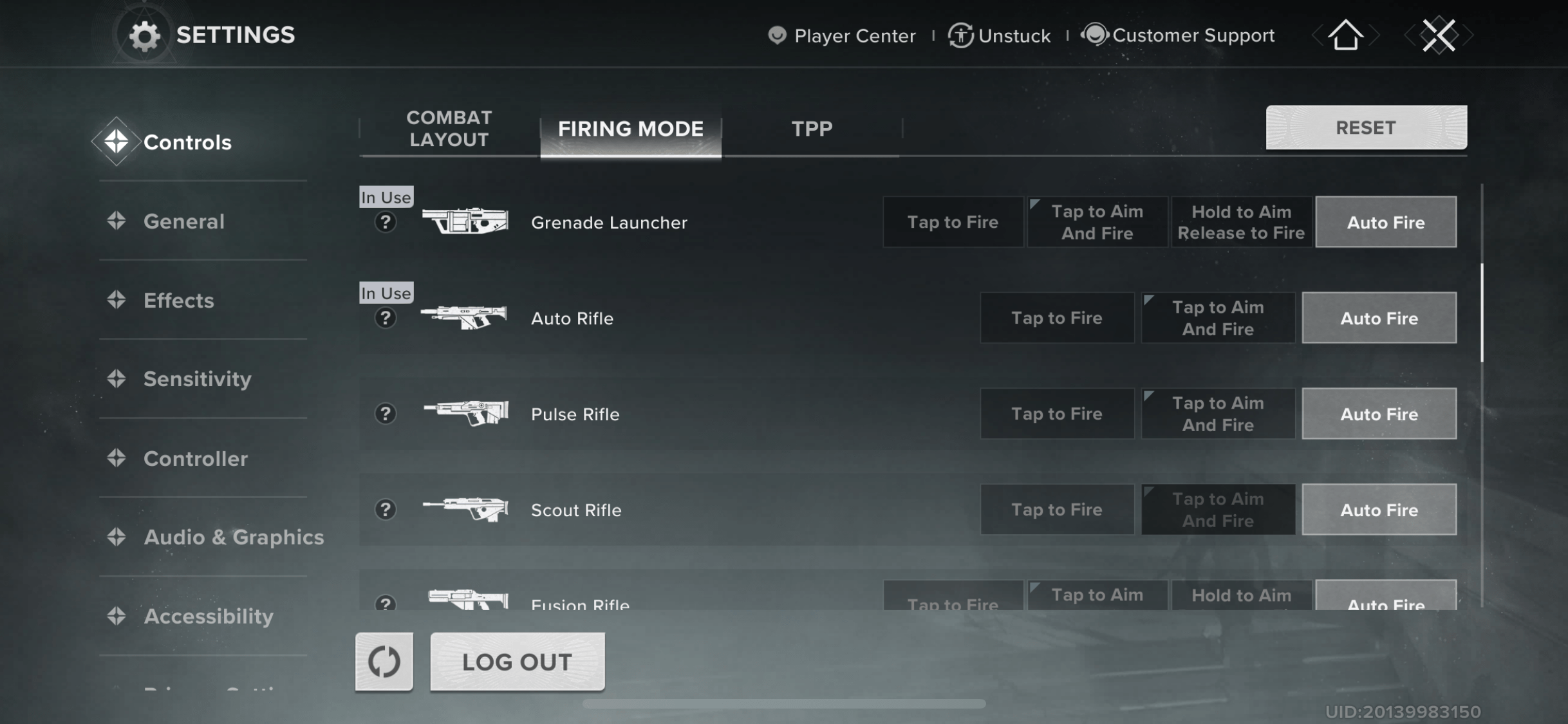Expand the Accessibility section

pos(209,616)
